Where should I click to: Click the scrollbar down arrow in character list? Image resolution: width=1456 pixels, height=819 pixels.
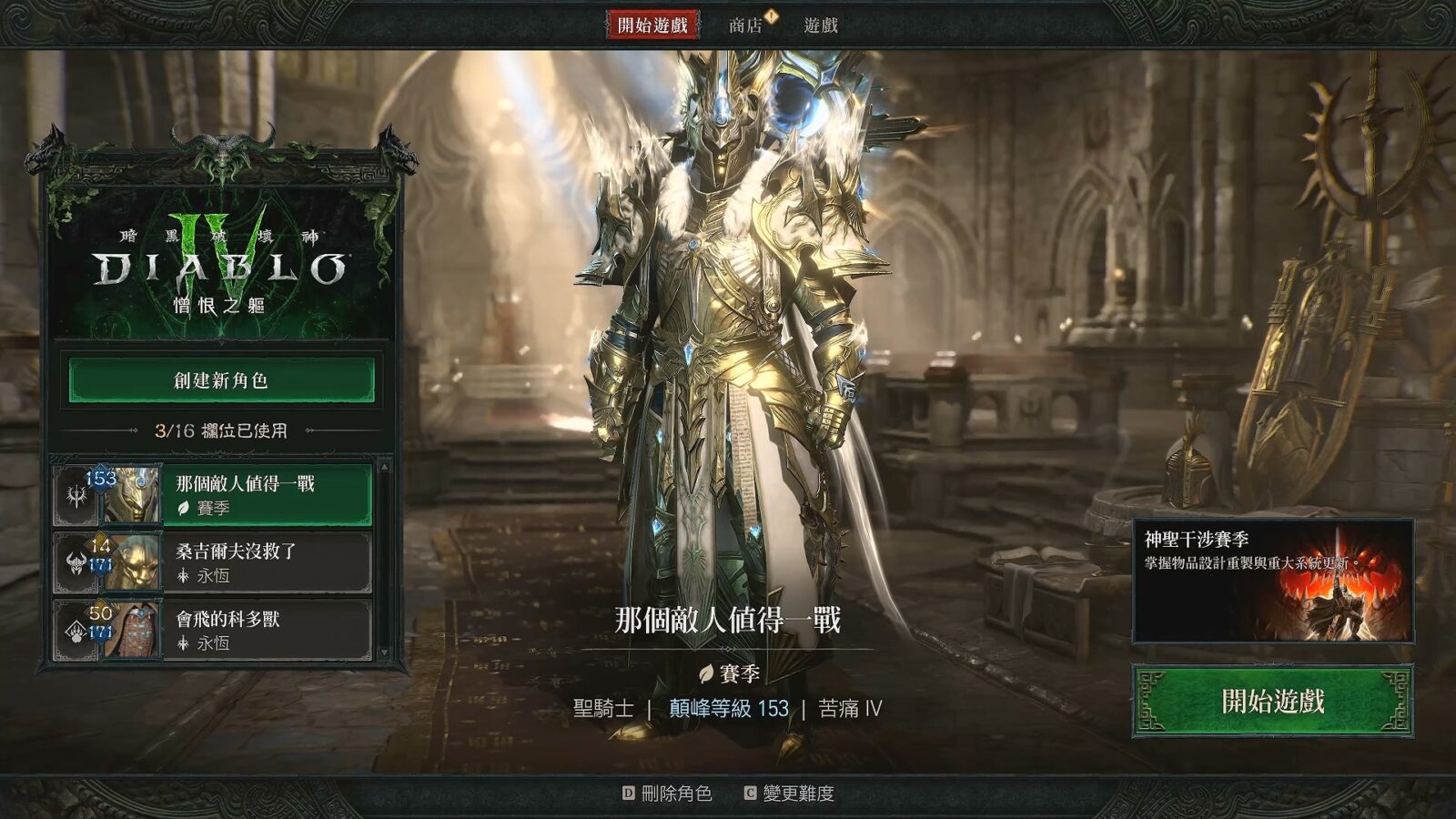click(x=383, y=651)
